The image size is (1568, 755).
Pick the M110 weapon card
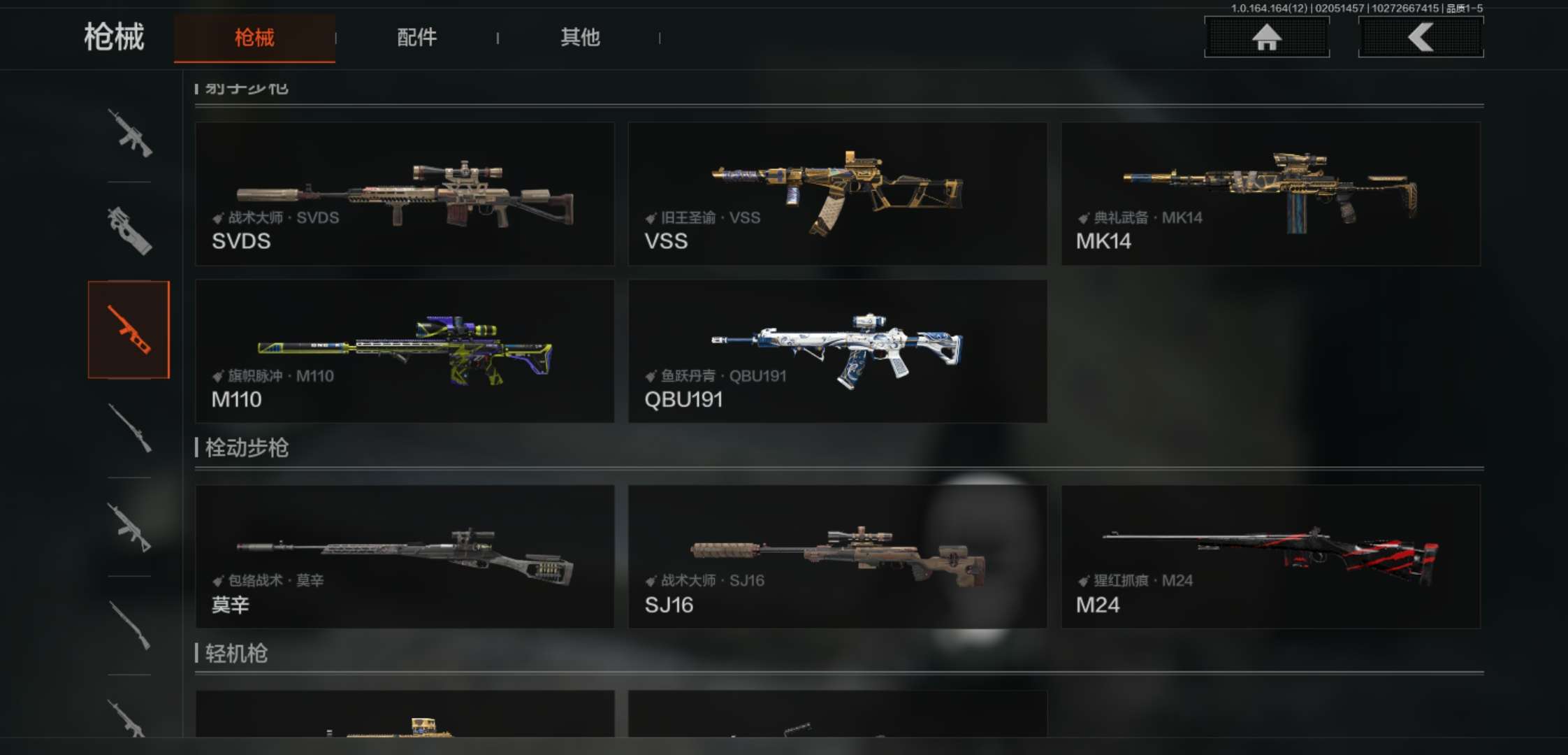click(x=405, y=351)
